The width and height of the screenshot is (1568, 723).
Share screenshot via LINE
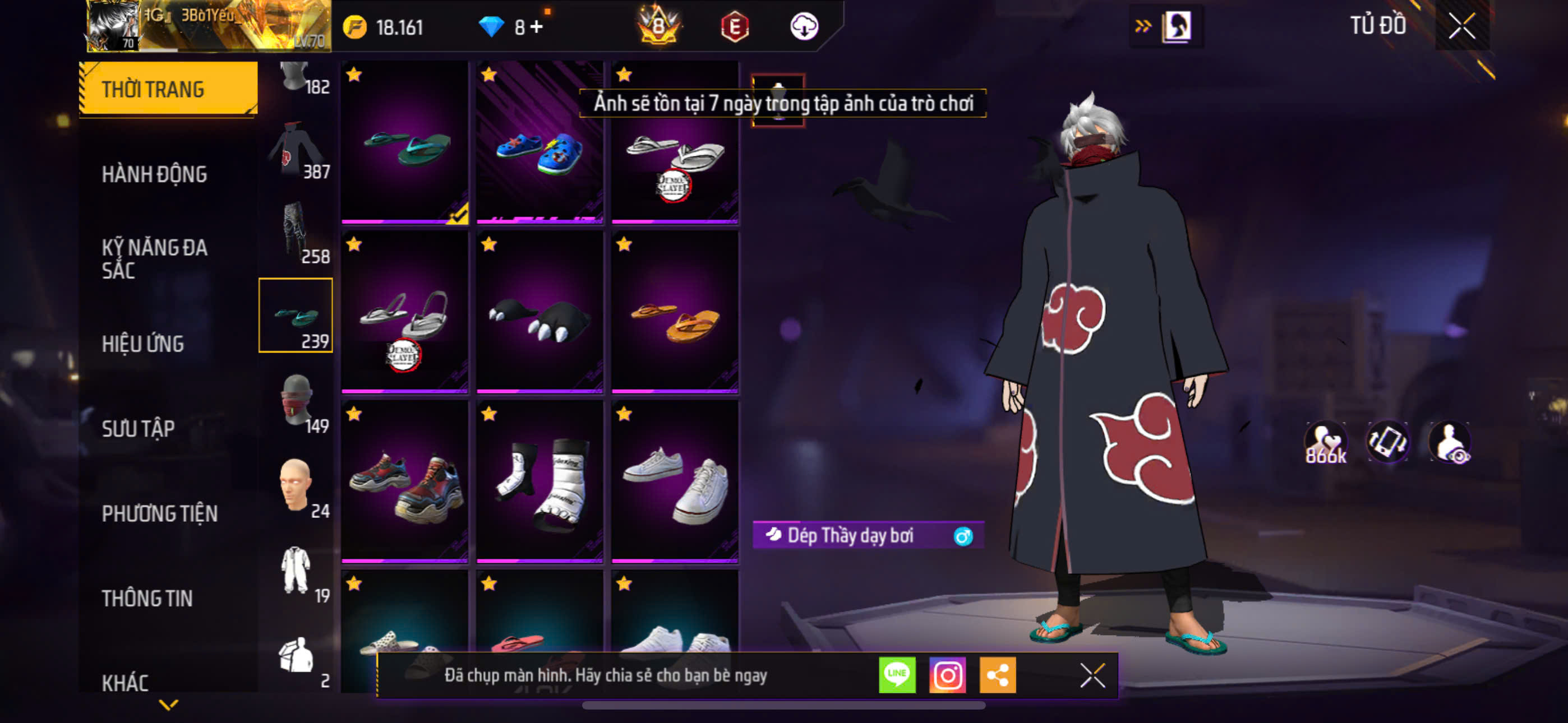(897, 675)
